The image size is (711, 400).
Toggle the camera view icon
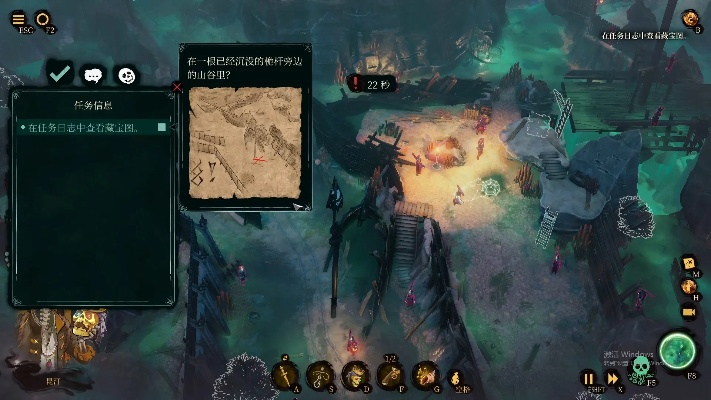(688, 312)
